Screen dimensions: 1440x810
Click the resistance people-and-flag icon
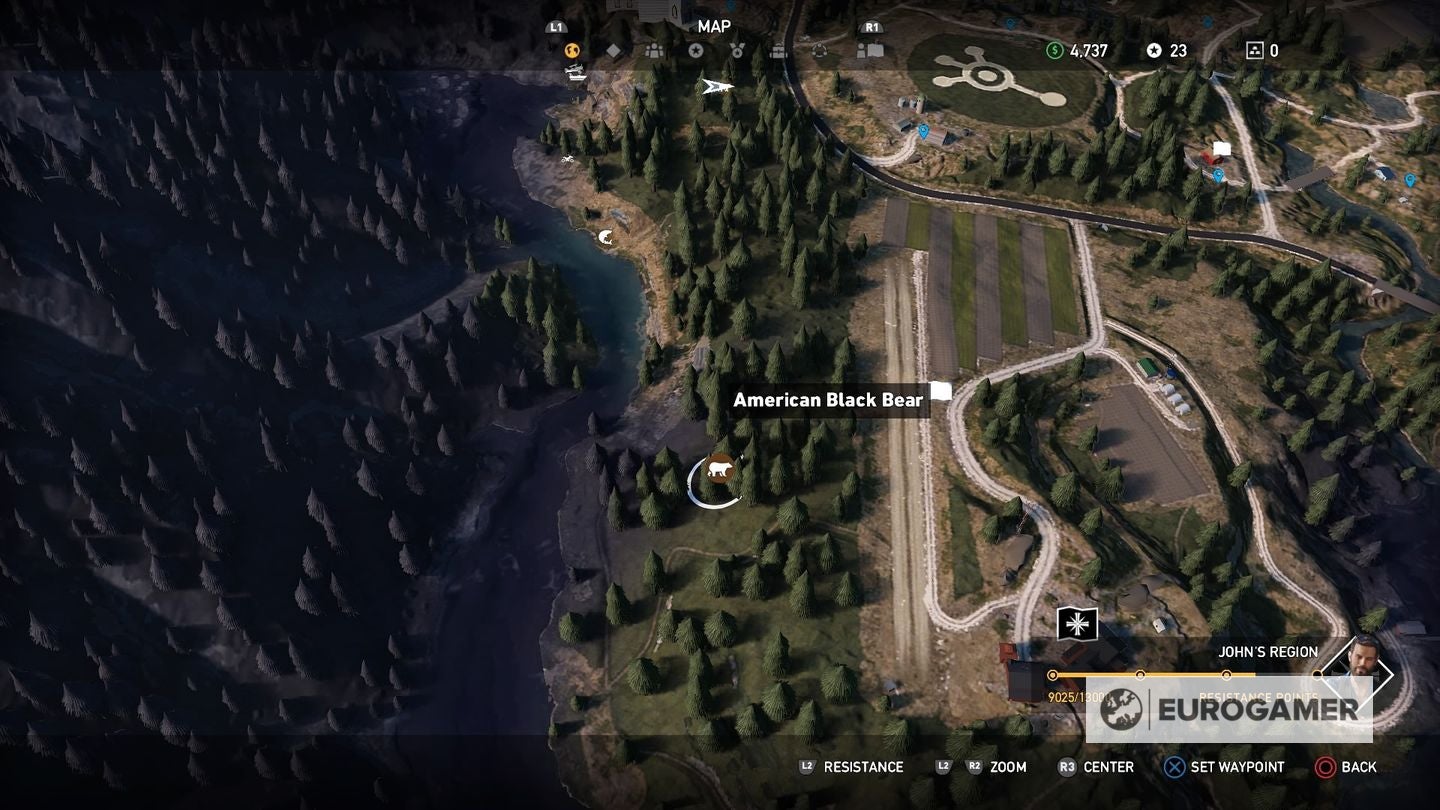pos(862,50)
